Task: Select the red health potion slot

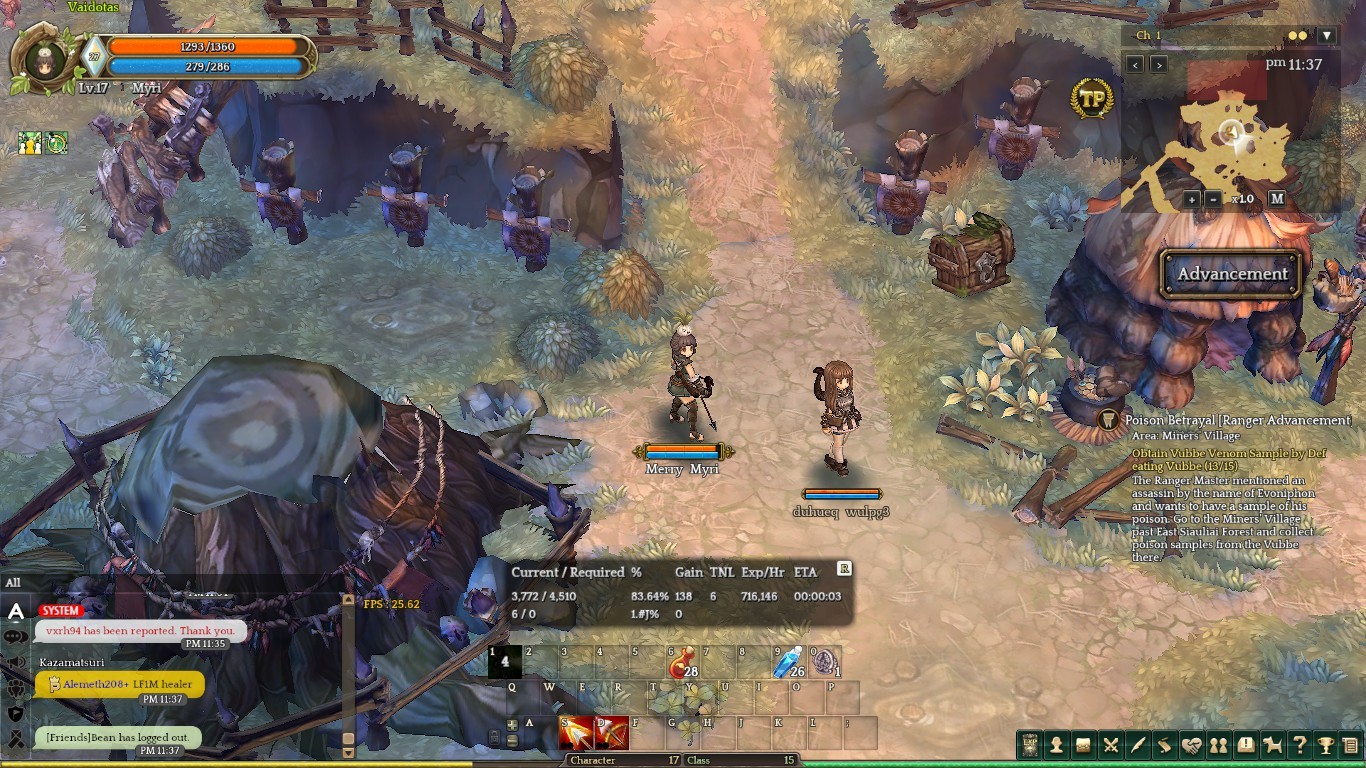Action: coord(683,662)
